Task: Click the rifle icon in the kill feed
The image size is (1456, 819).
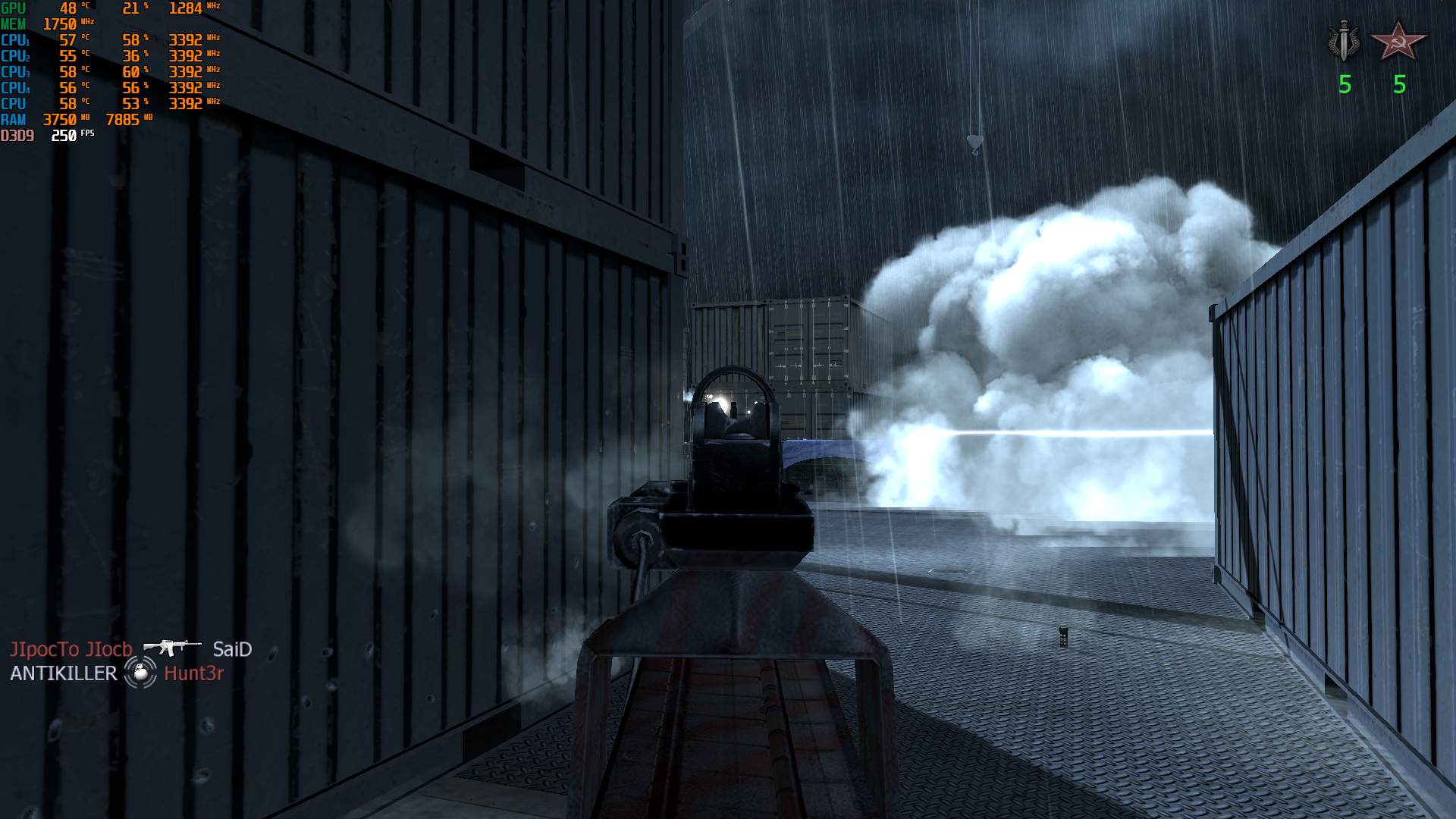Action: tap(172, 648)
